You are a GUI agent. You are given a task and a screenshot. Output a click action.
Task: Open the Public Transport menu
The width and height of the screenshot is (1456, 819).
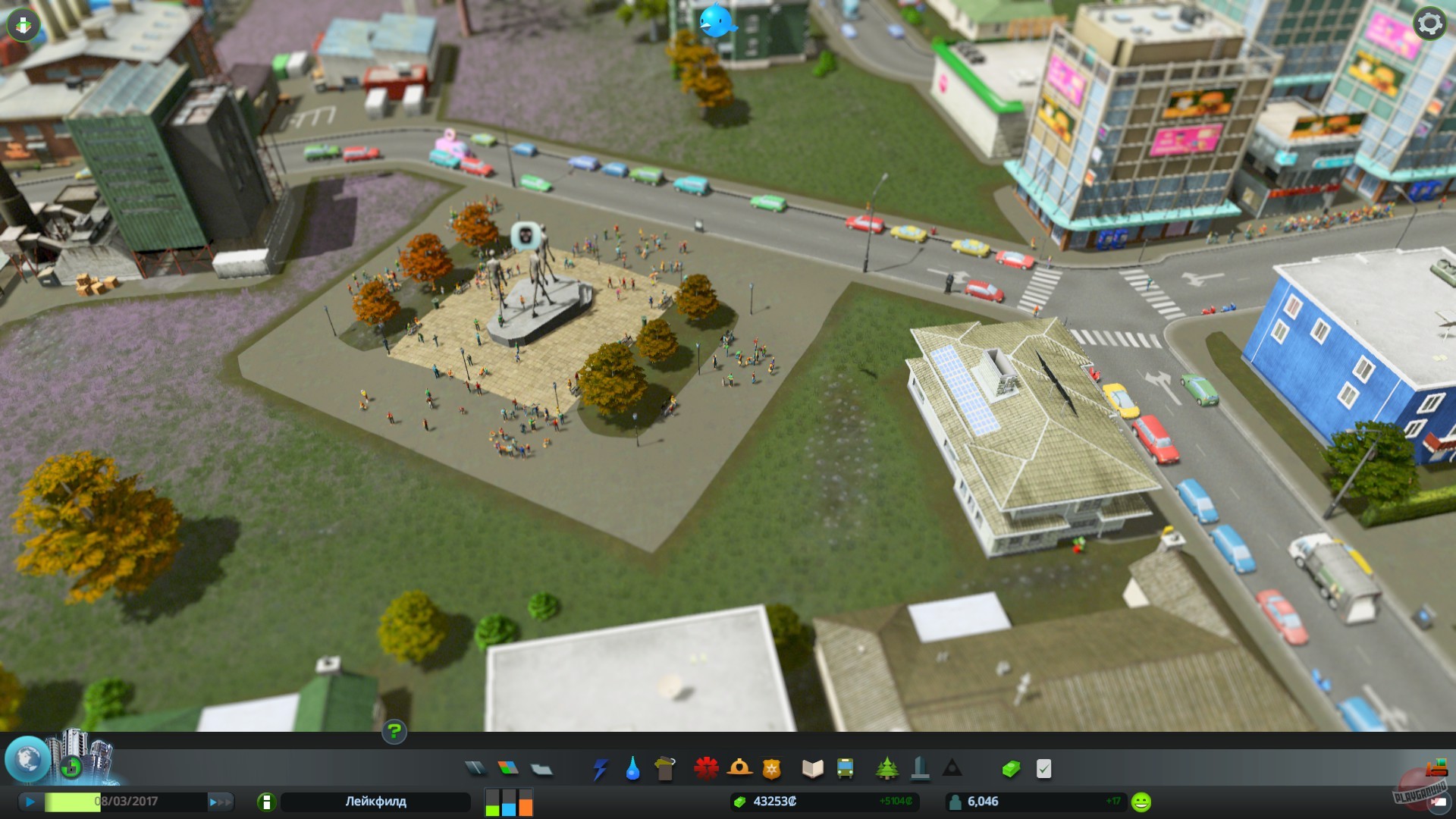843,769
